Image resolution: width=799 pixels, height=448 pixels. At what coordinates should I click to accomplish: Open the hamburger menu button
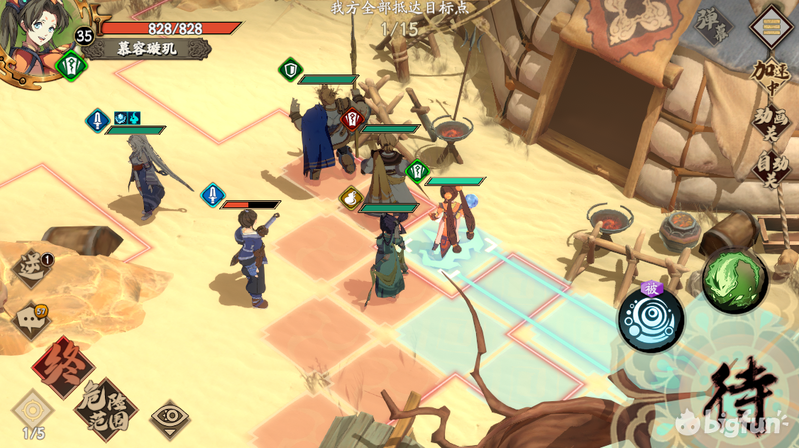tap(772, 22)
